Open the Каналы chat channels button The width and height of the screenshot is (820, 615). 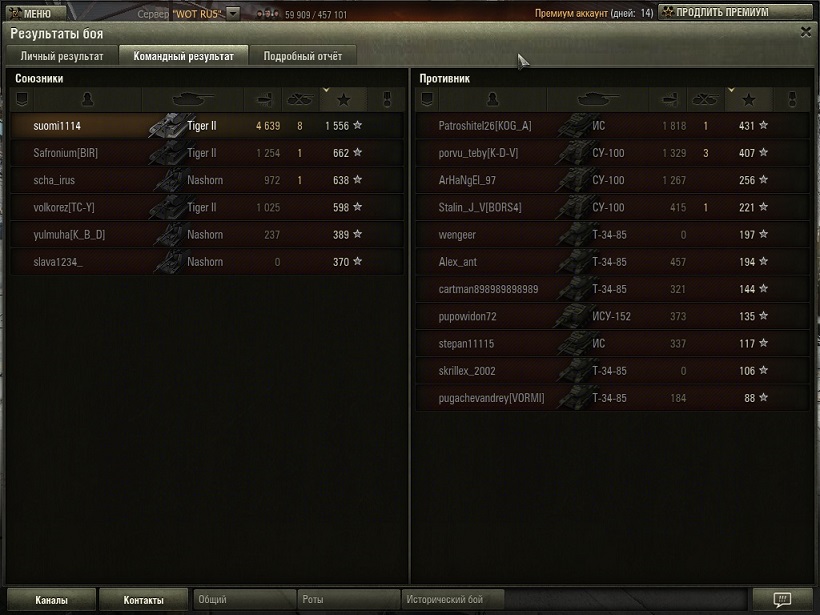51,600
